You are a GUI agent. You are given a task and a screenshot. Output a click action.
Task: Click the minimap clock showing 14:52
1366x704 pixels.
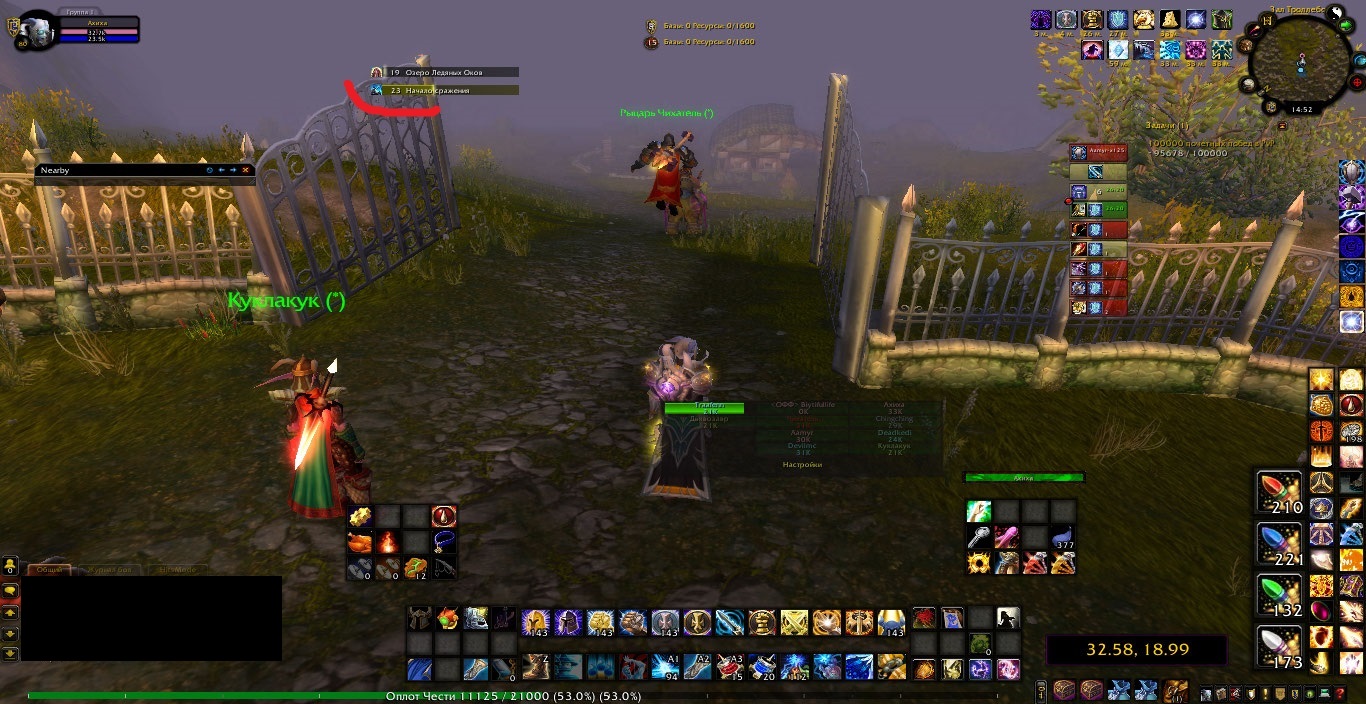[x=1301, y=110]
